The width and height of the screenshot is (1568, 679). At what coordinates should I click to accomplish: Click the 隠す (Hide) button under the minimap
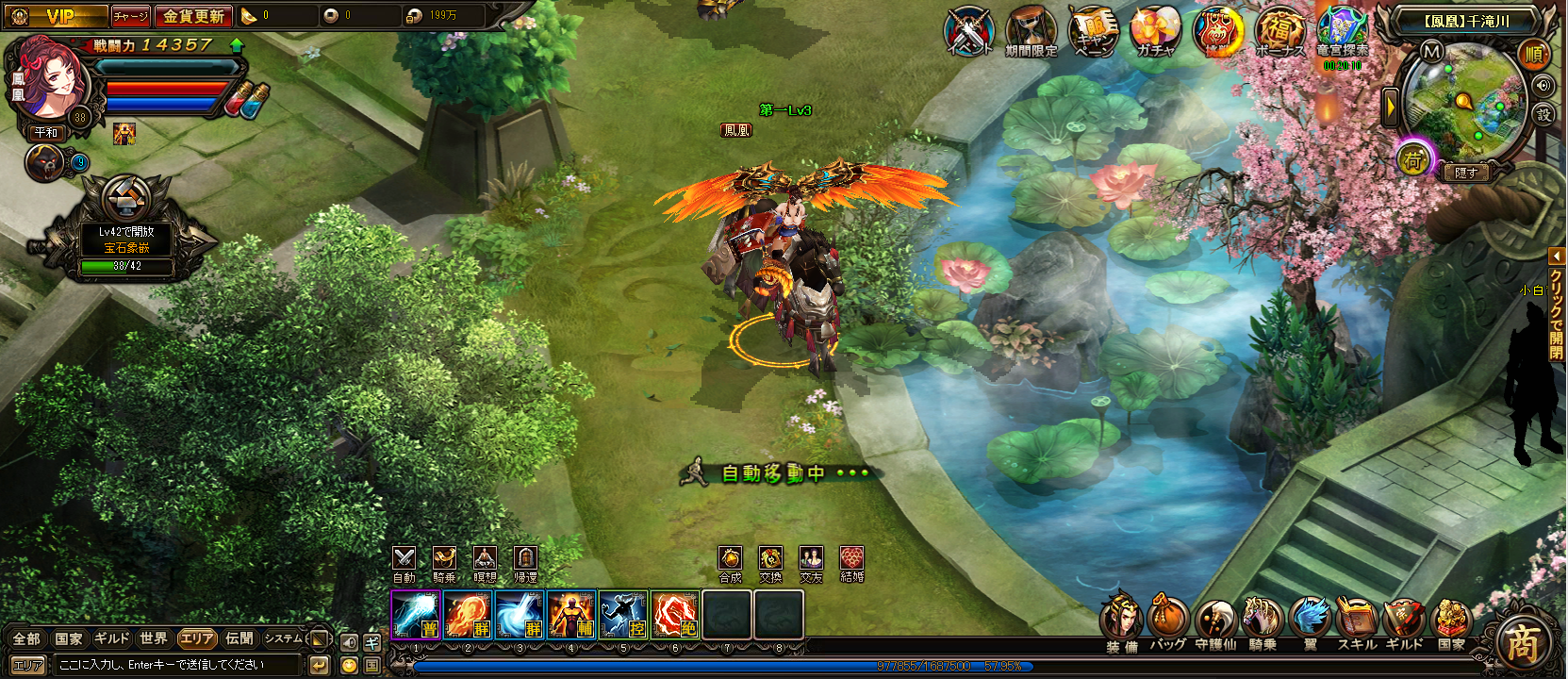click(1466, 173)
